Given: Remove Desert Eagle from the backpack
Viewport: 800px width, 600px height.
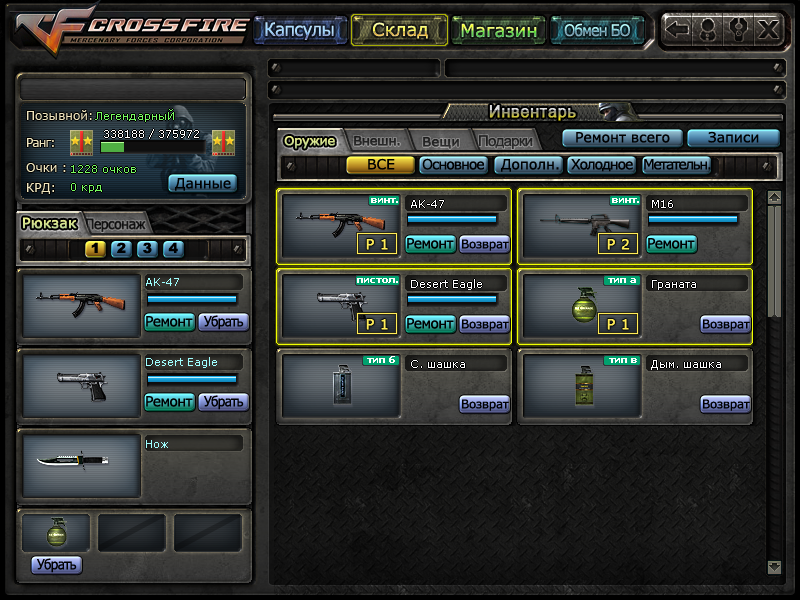Looking at the screenshot, I should pos(223,402).
